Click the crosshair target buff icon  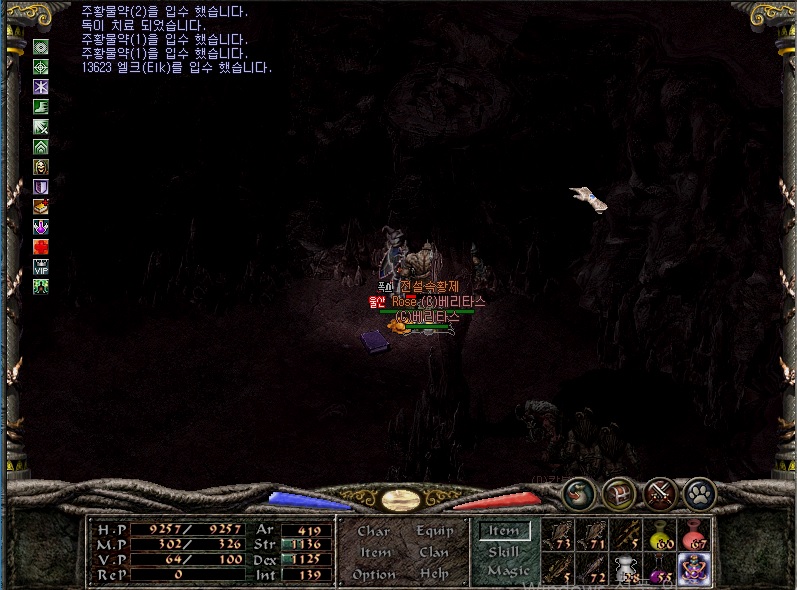click(x=41, y=67)
